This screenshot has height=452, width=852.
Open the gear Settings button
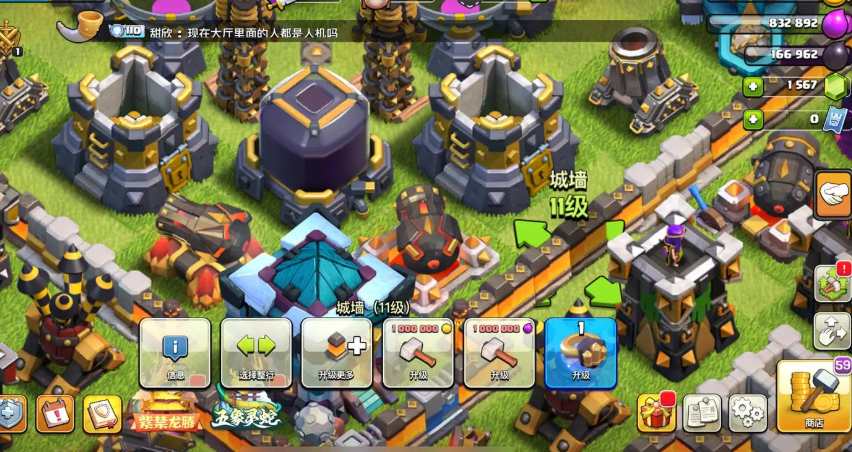click(747, 412)
